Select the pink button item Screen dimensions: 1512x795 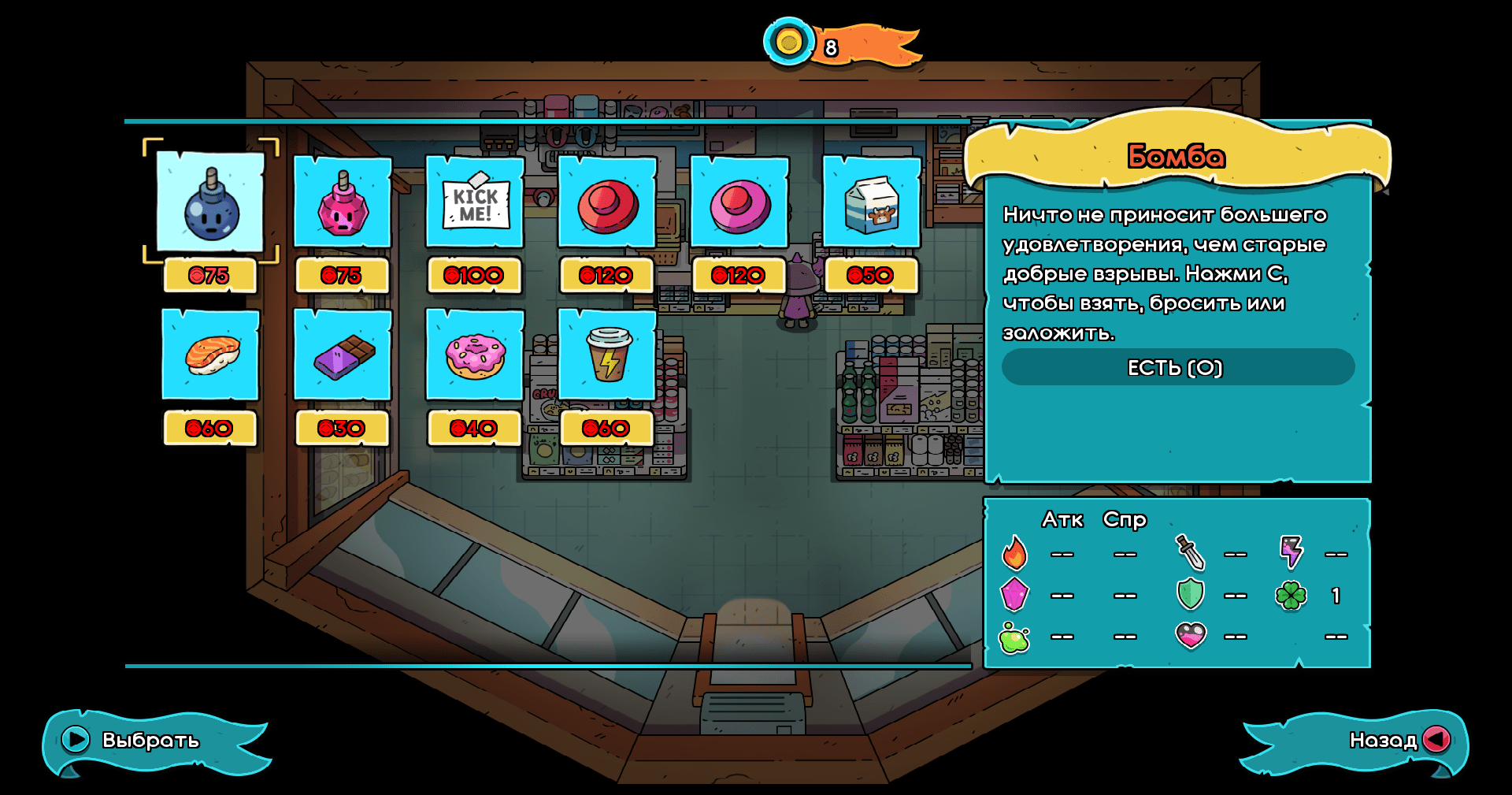(739, 203)
